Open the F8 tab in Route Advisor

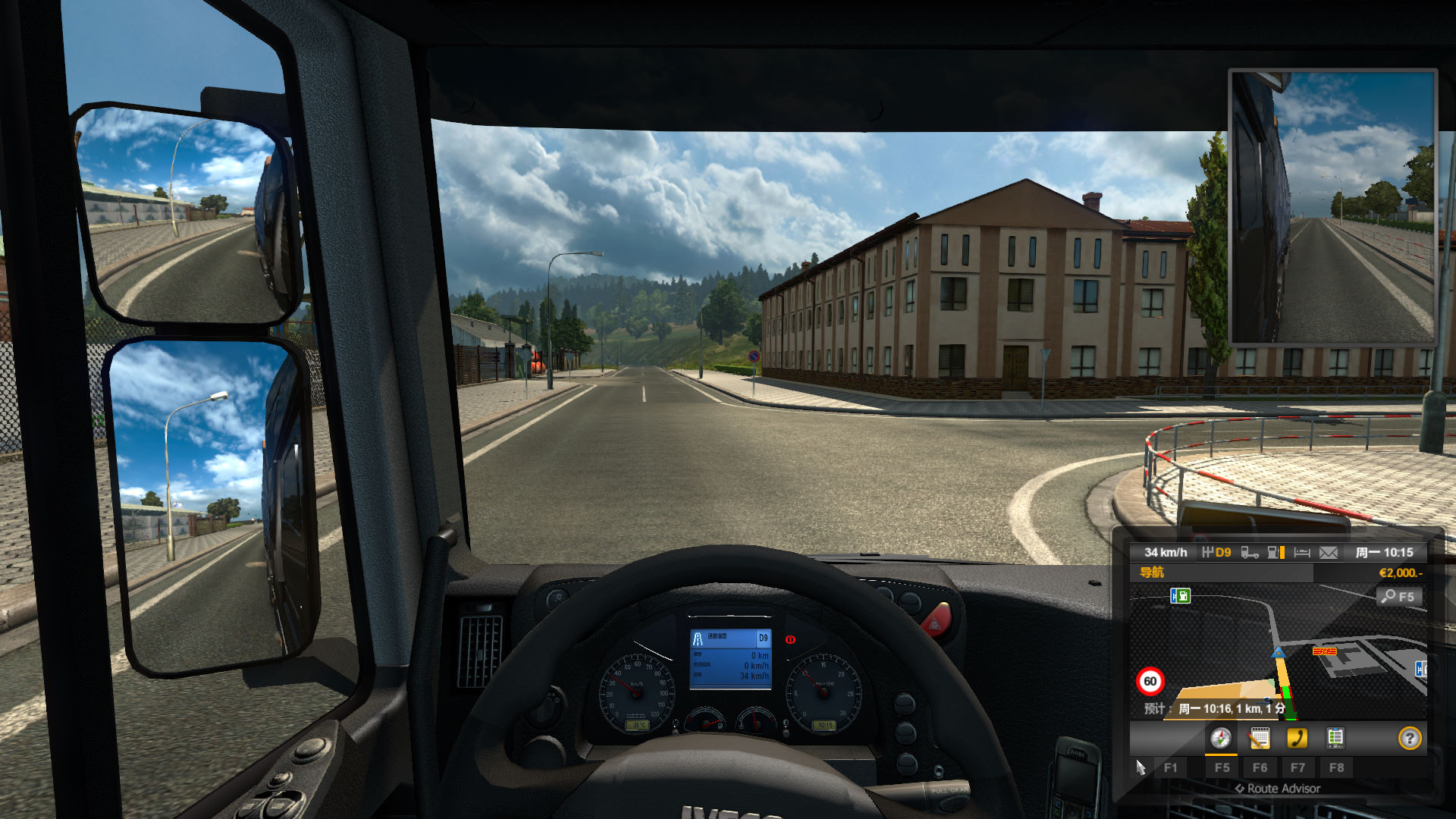1337,767
